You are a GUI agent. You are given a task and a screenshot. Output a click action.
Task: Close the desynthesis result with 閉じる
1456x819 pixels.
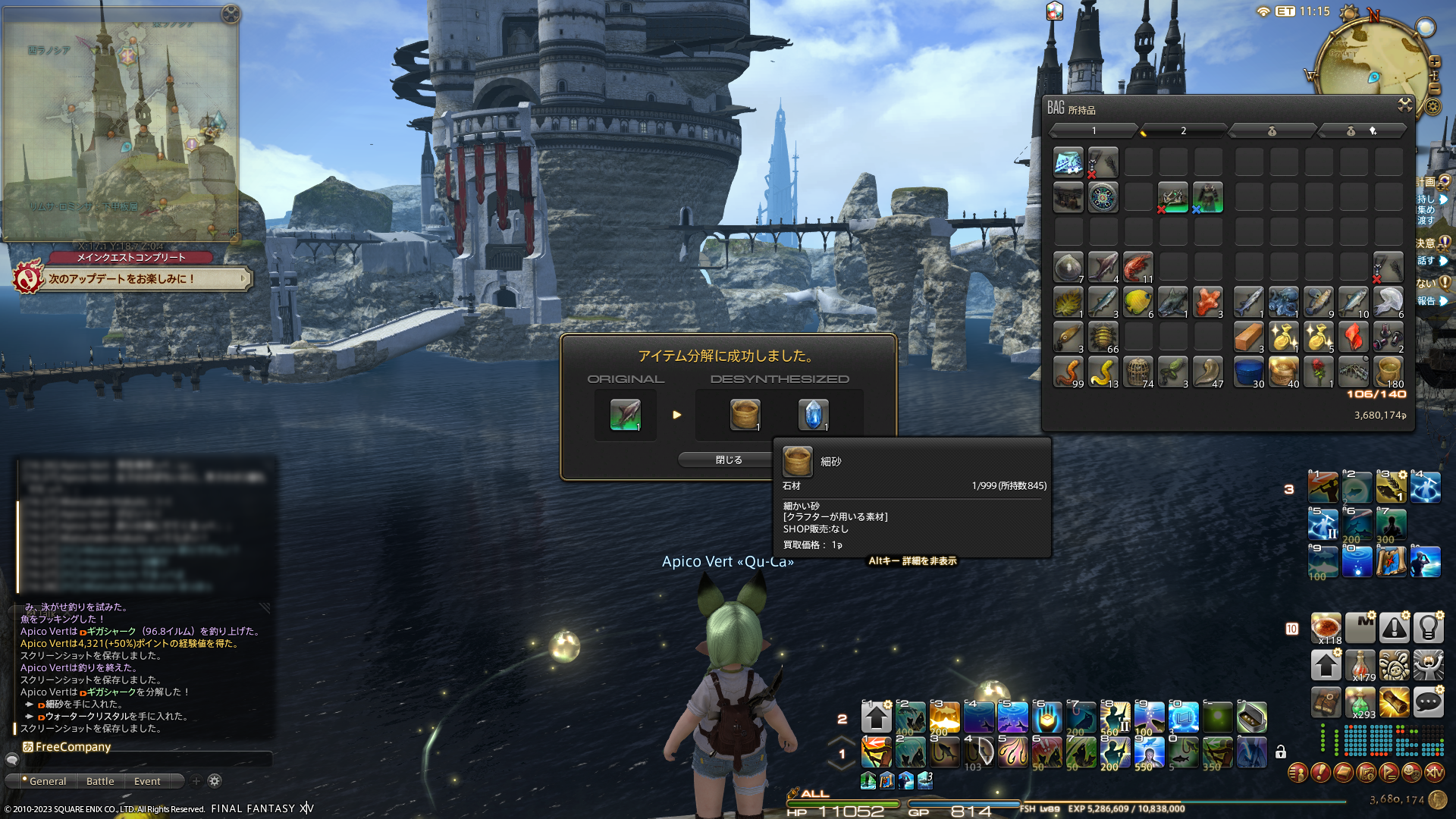pos(728,460)
